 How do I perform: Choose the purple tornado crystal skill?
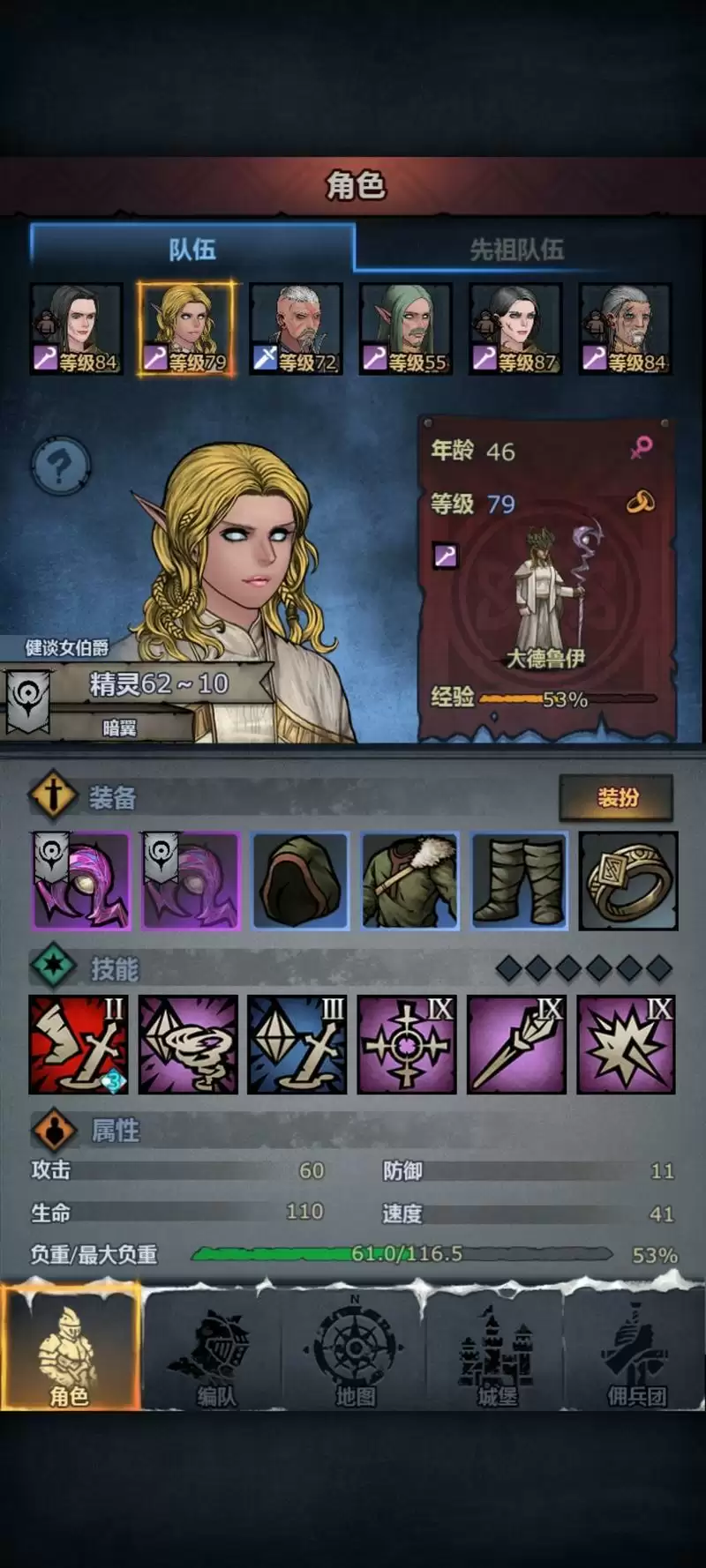coord(188,1044)
